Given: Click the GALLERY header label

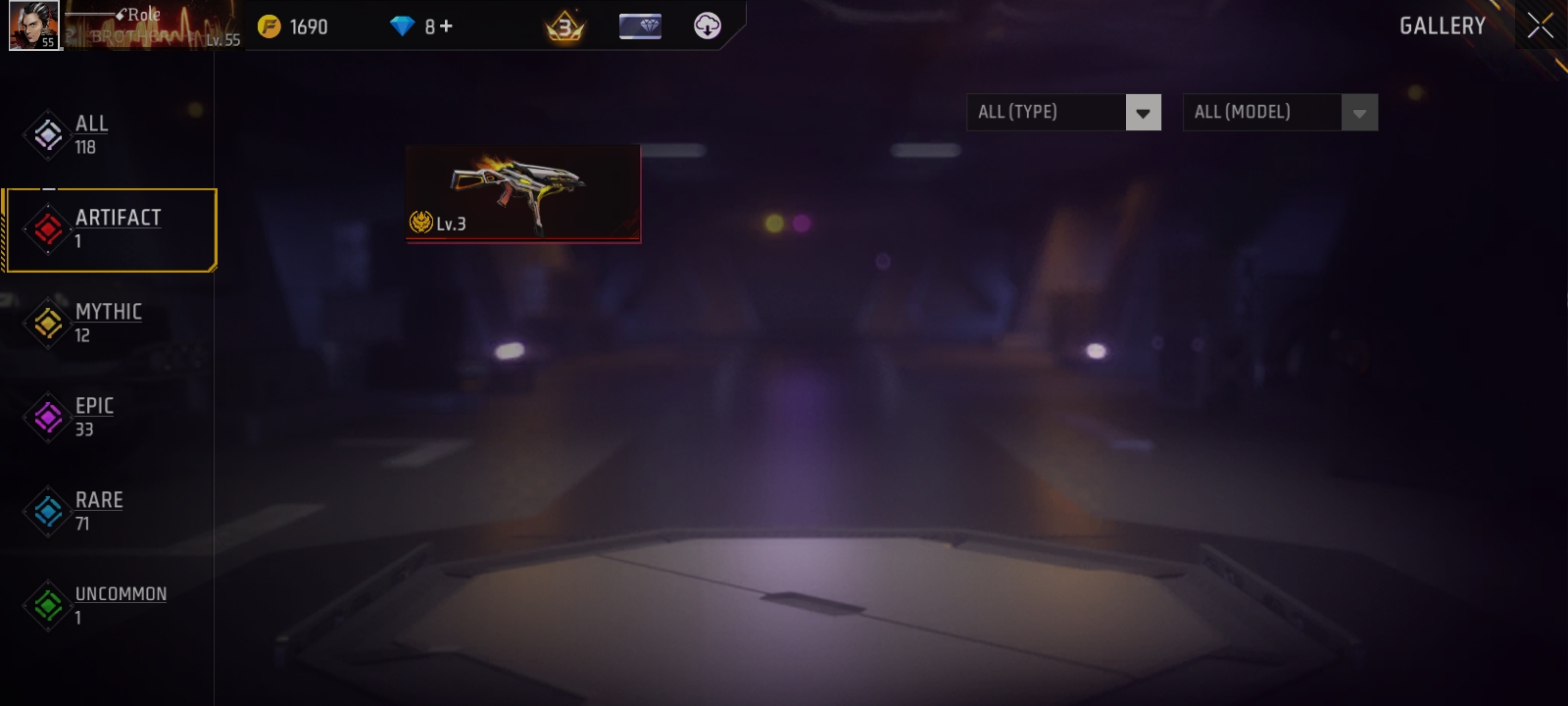Looking at the screenshot, I should (1442, 26).
